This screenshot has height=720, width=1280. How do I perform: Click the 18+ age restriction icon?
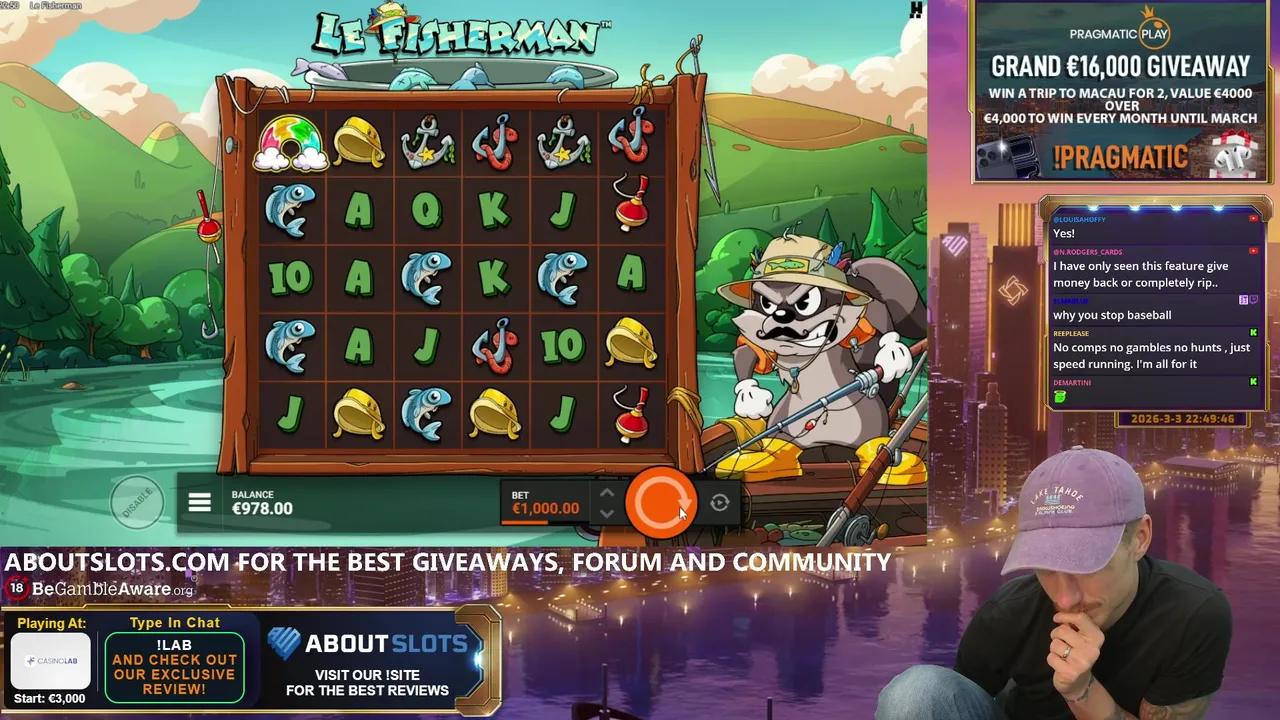click(17, 589)
